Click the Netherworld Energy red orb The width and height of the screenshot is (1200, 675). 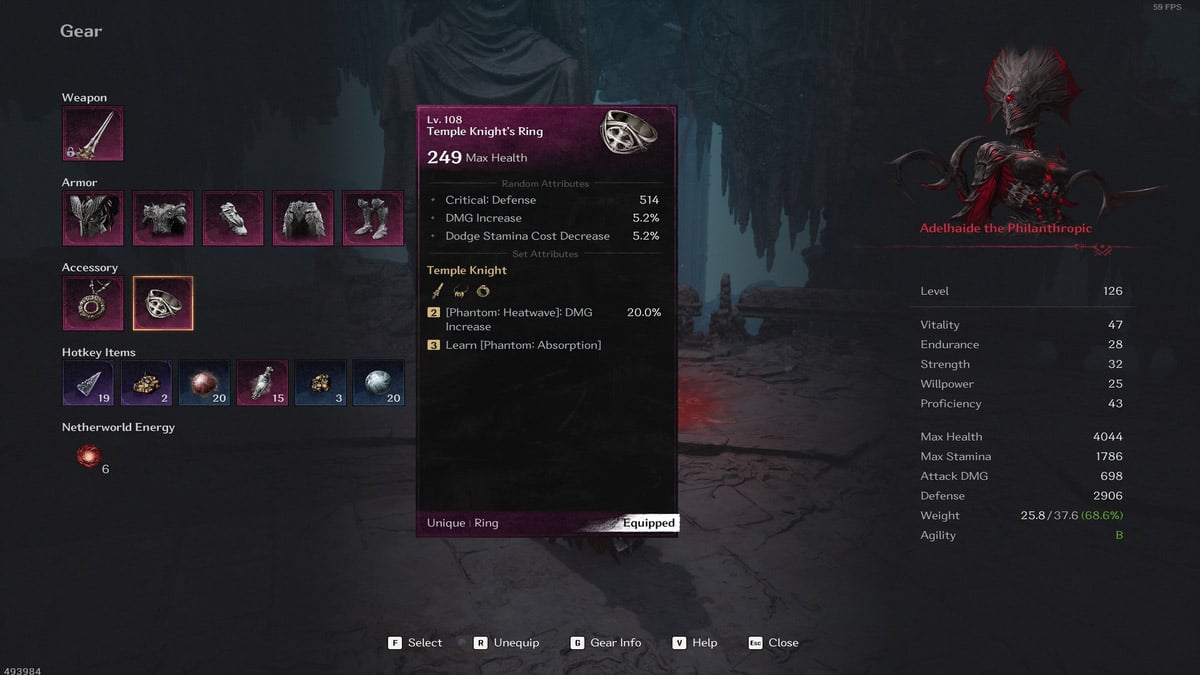coord(89,456)
